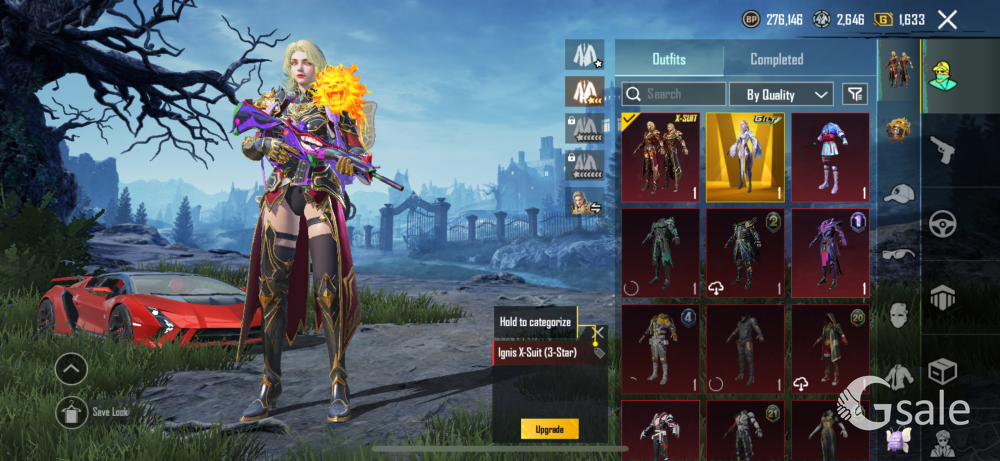Select the blue and pink dress outfit
Image resolution: width=1000 pixels, height=461 pixels.
pos(830,157)
